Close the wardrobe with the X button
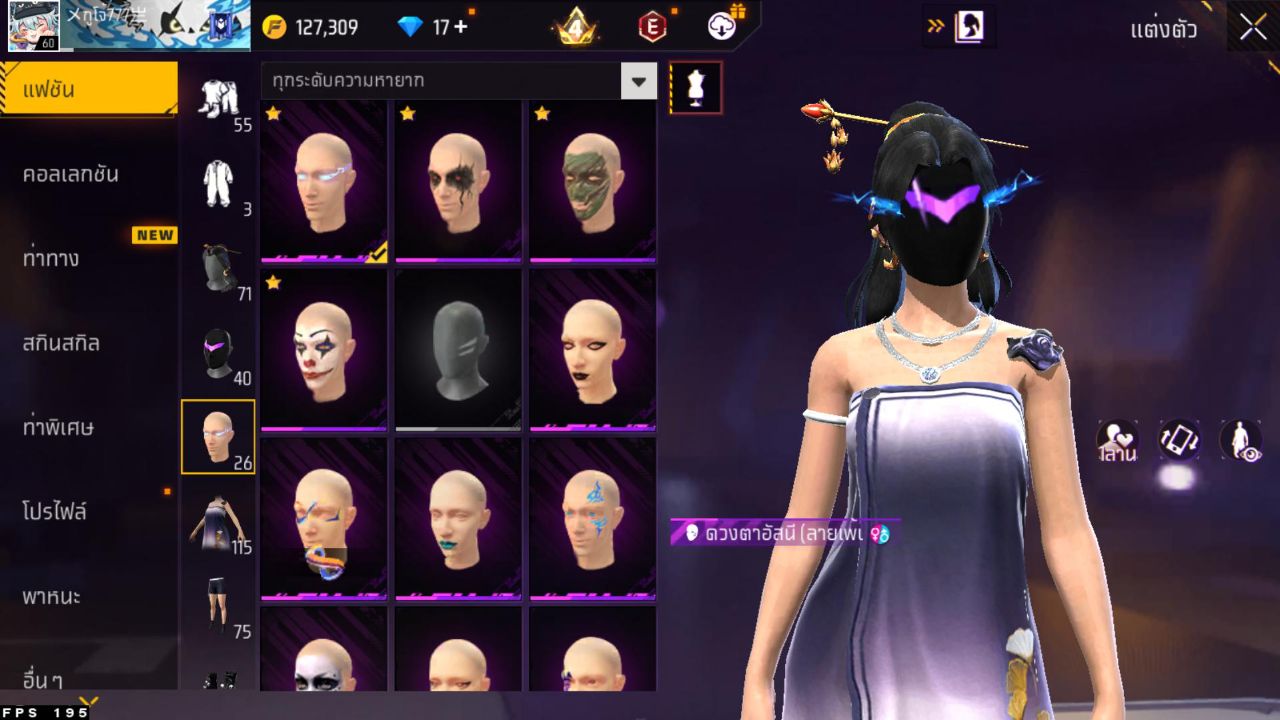 [1253, 28]
